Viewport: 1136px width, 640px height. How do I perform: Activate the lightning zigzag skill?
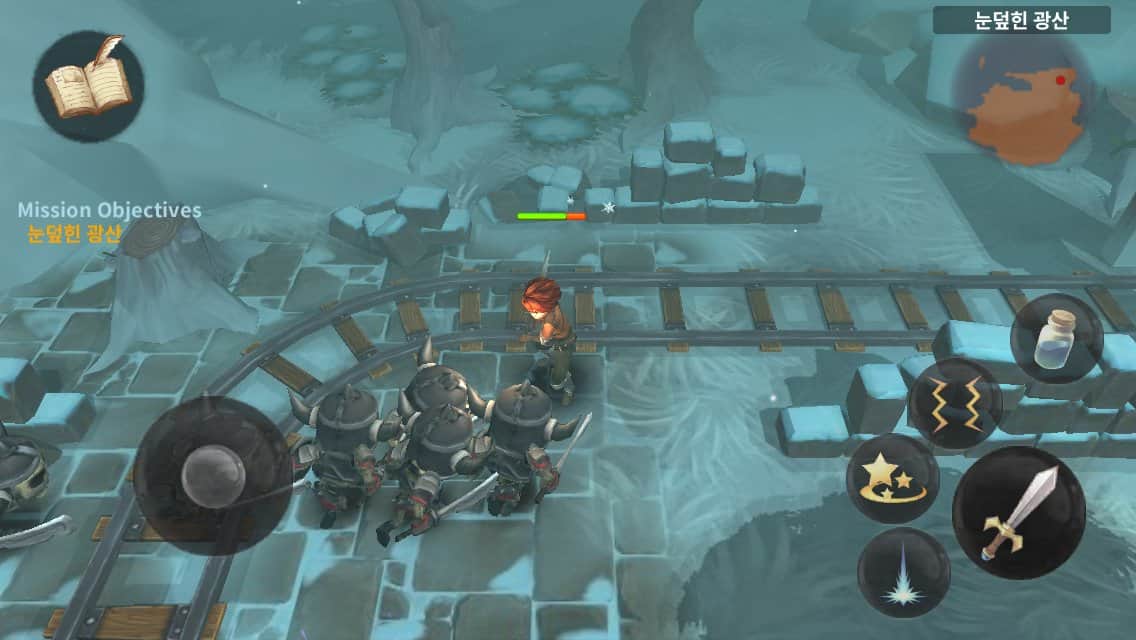(955, 404)
